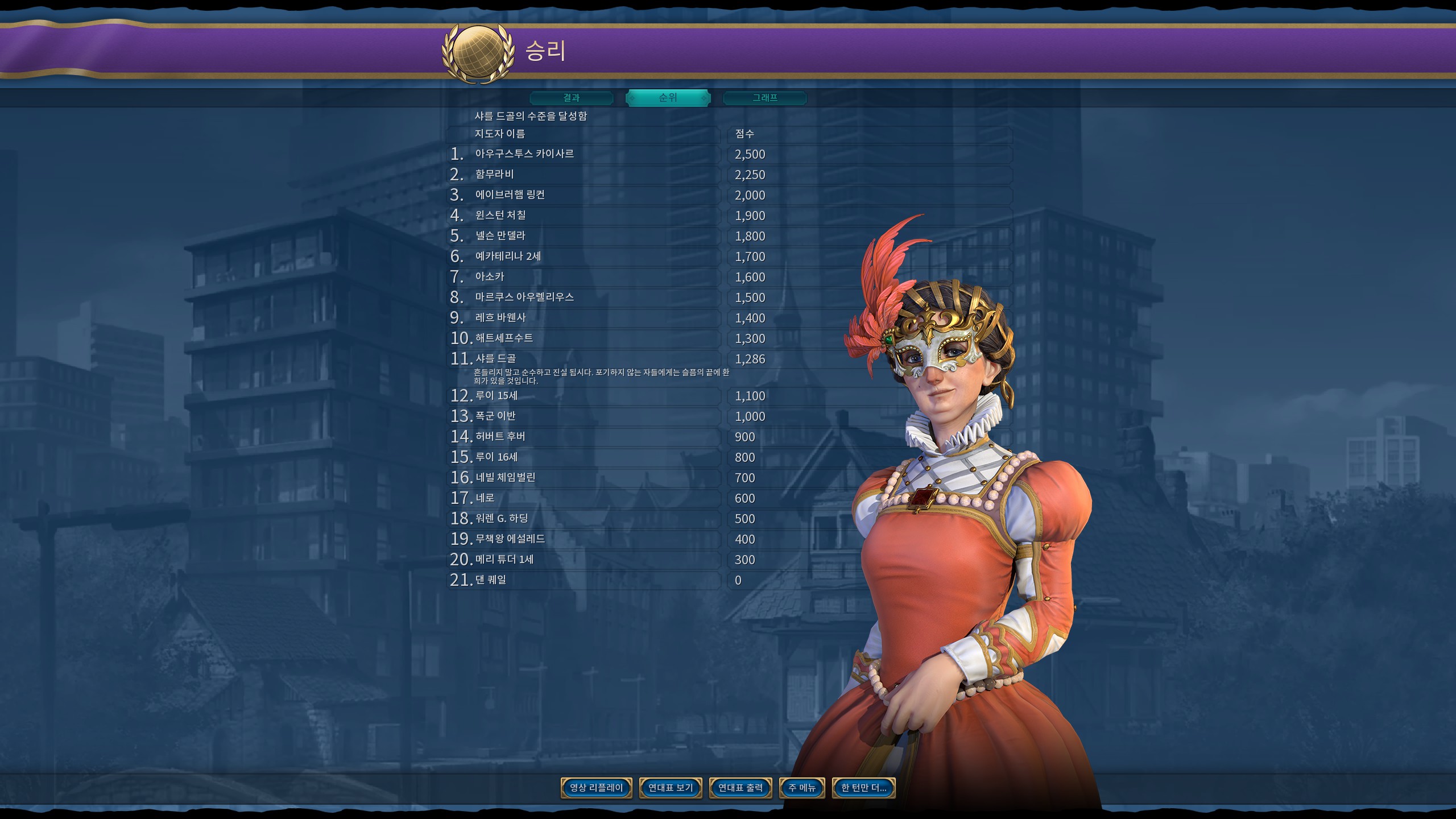Click the 영상 리플레이 button
Image resolution: width=1456 pixels, height=819 pixels.
click(x=596, y=788)
